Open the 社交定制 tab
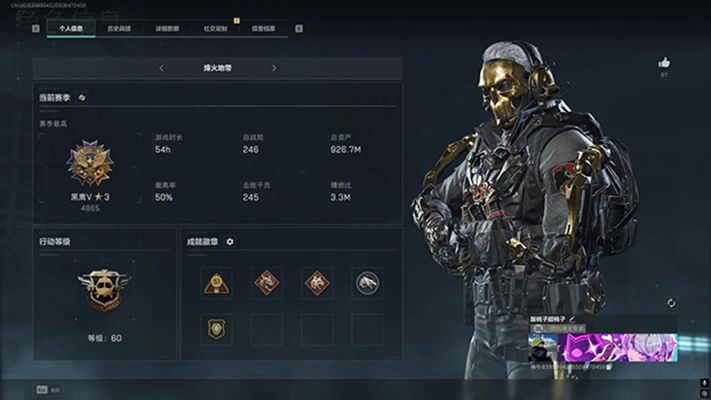 (216, 29)
